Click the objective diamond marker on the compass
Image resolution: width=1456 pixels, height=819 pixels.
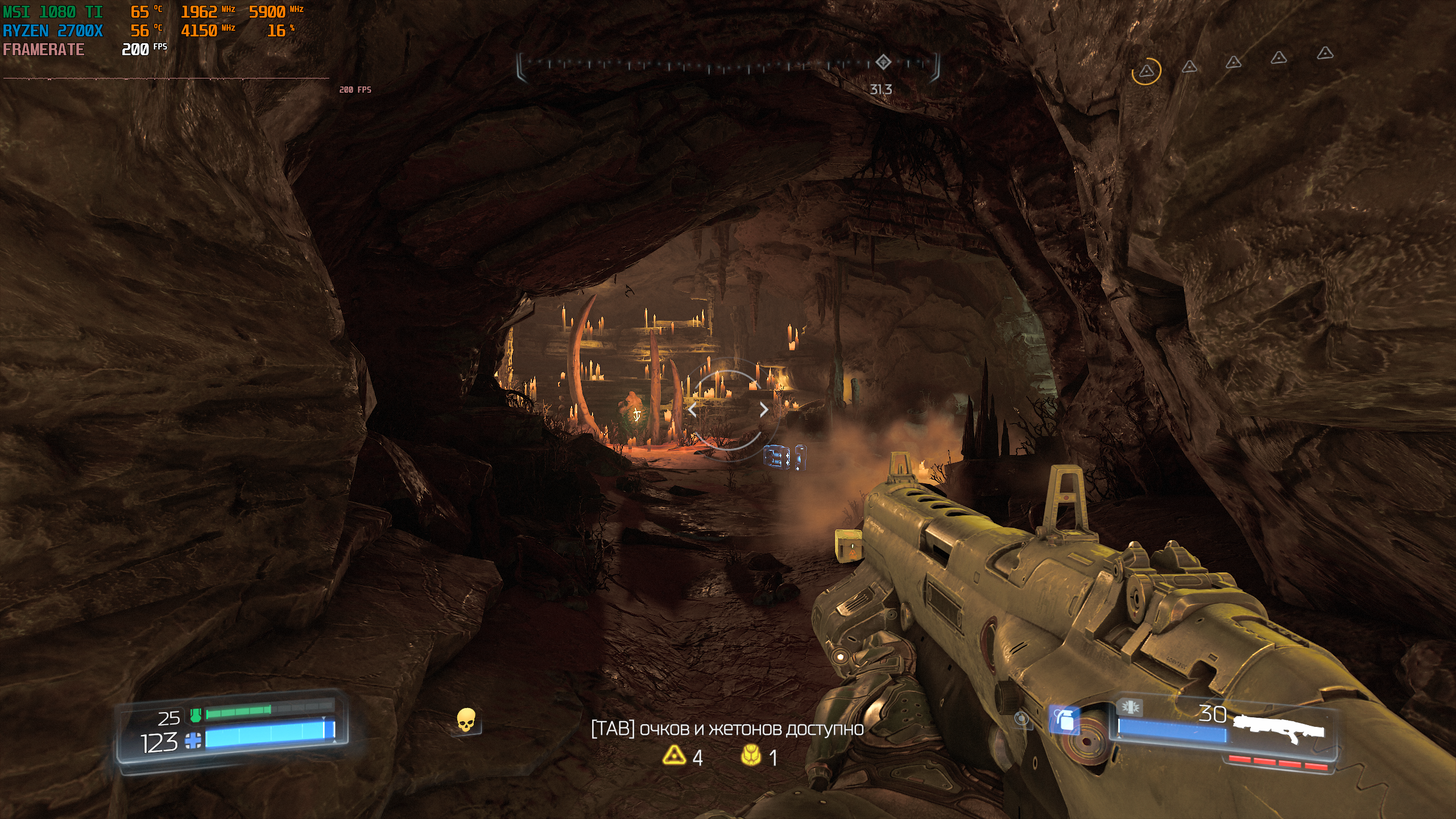coord(883,62)
